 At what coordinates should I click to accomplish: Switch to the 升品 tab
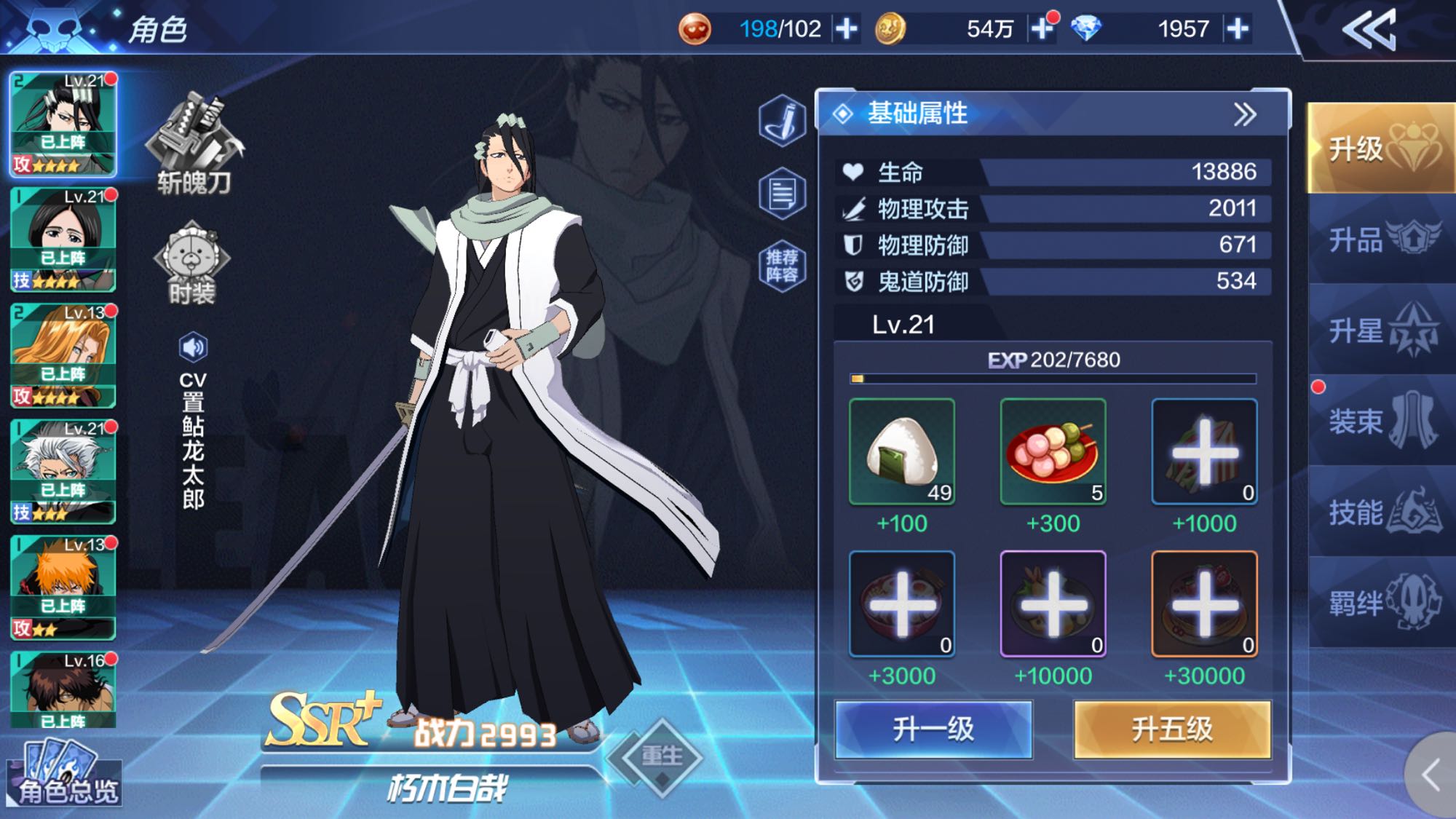pos(1380,240)
